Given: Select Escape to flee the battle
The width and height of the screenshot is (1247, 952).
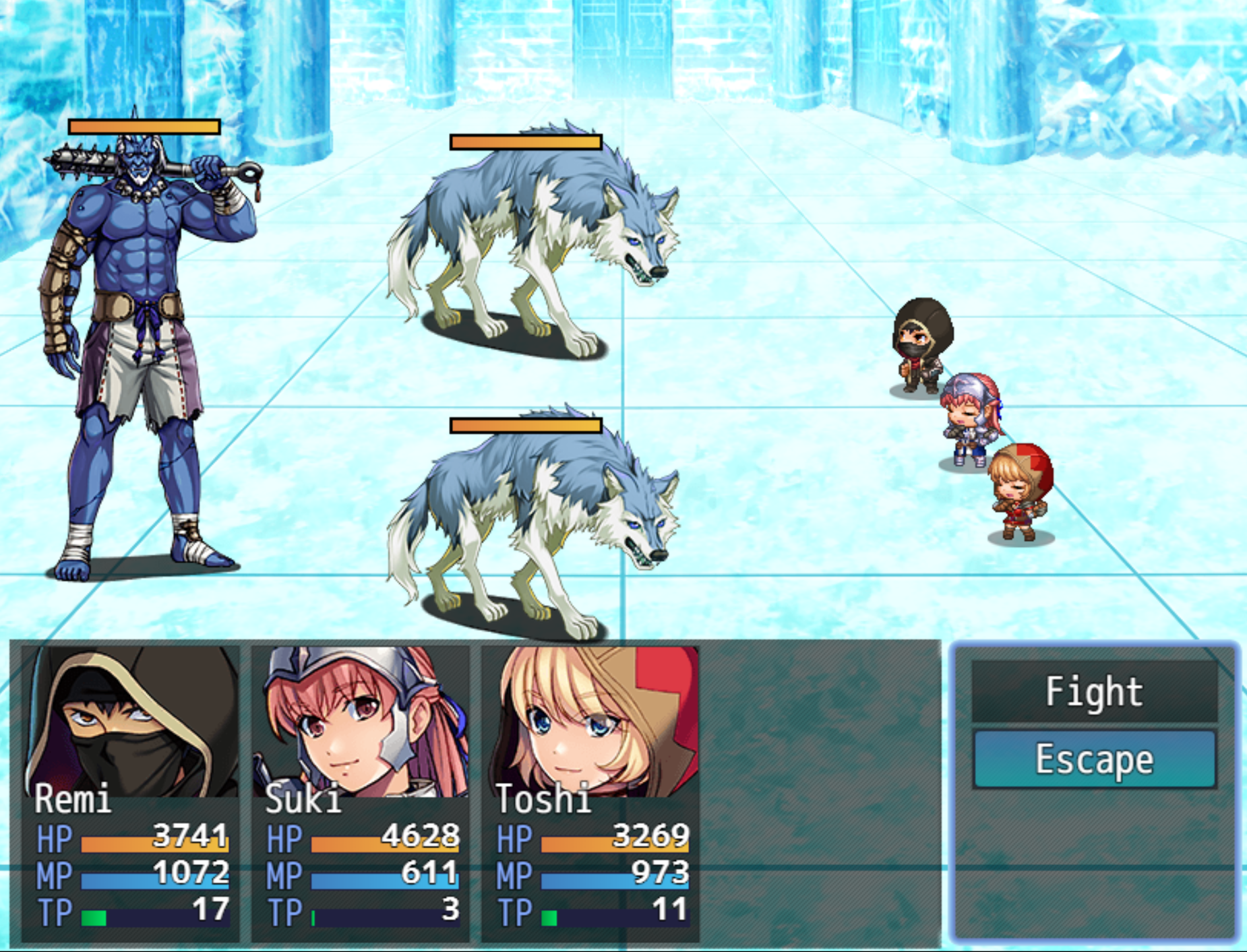Looking at the screenshot, I should pyautogui.click(x=1093, y=759).
